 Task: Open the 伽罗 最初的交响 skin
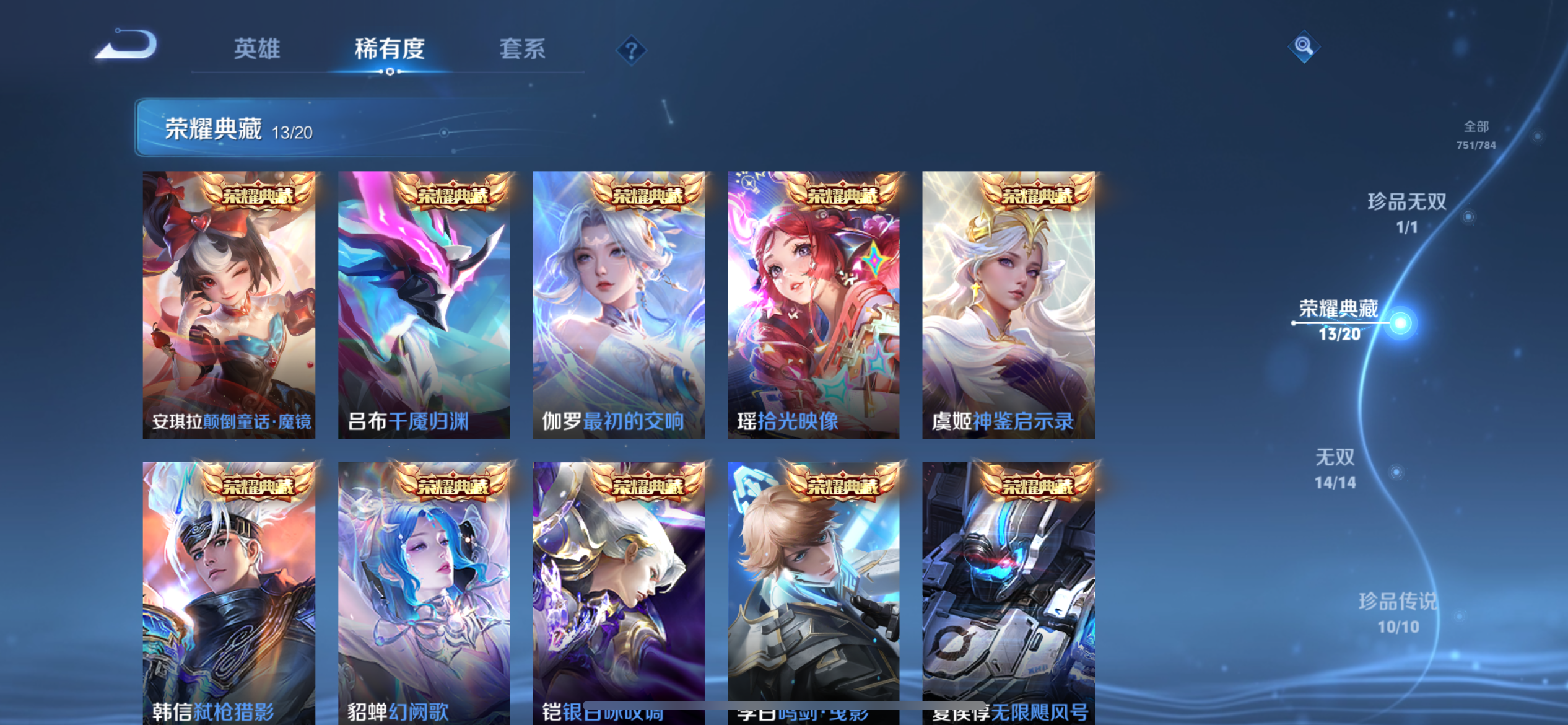point(619,304)
